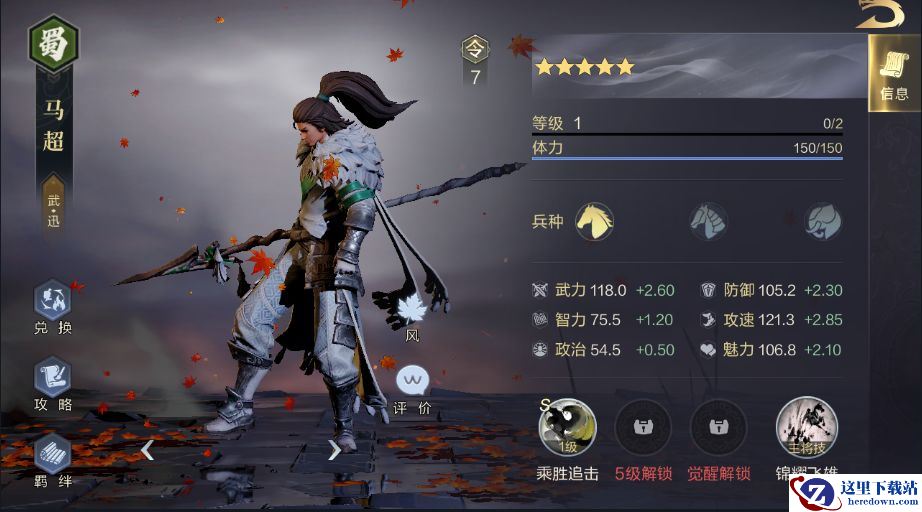This screenshot has width=922, height=512.
Task: Show the previous general with left arrow
Action: [147, 450]
